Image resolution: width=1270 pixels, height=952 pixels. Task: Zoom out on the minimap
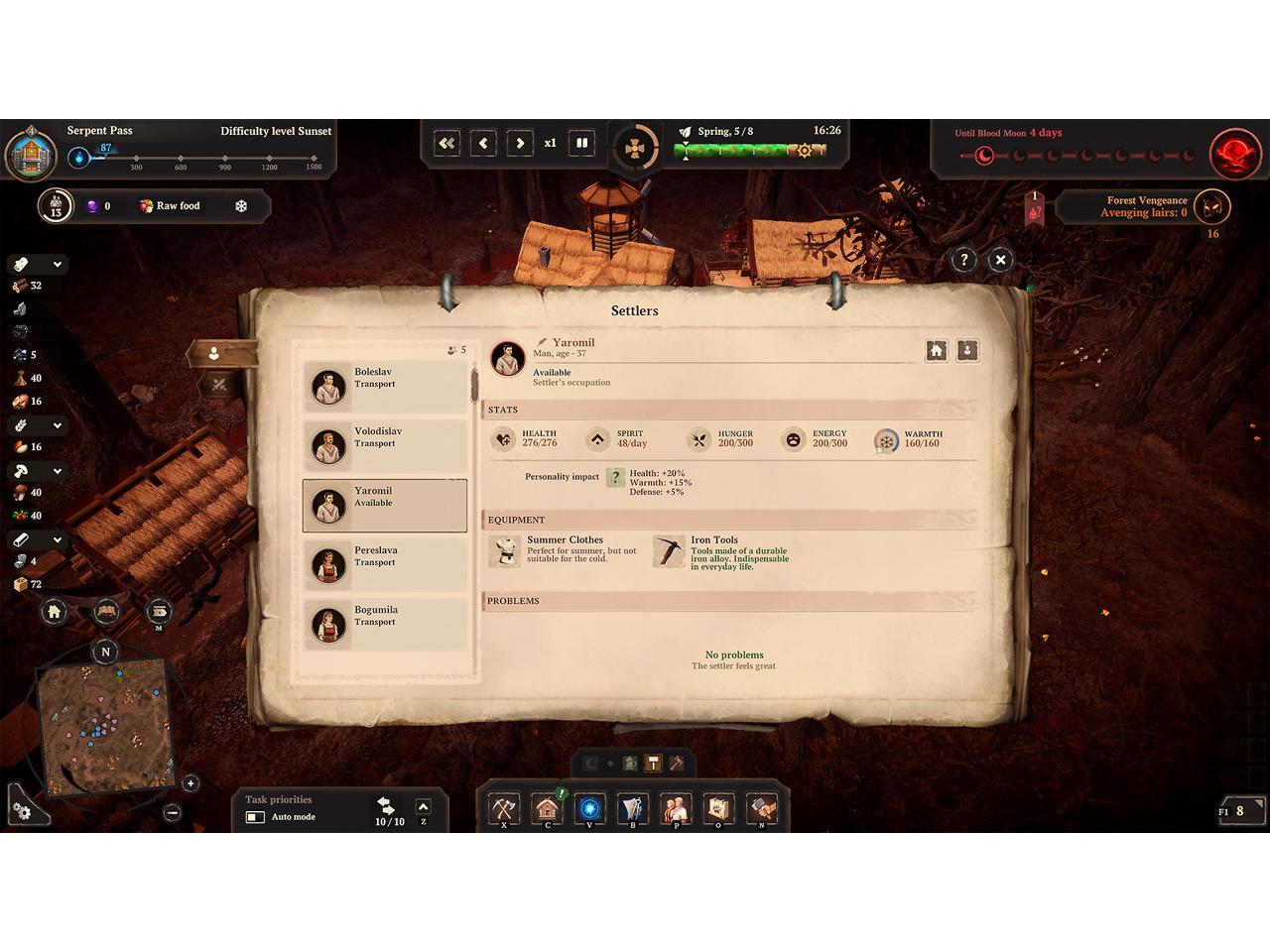point(172,812)
